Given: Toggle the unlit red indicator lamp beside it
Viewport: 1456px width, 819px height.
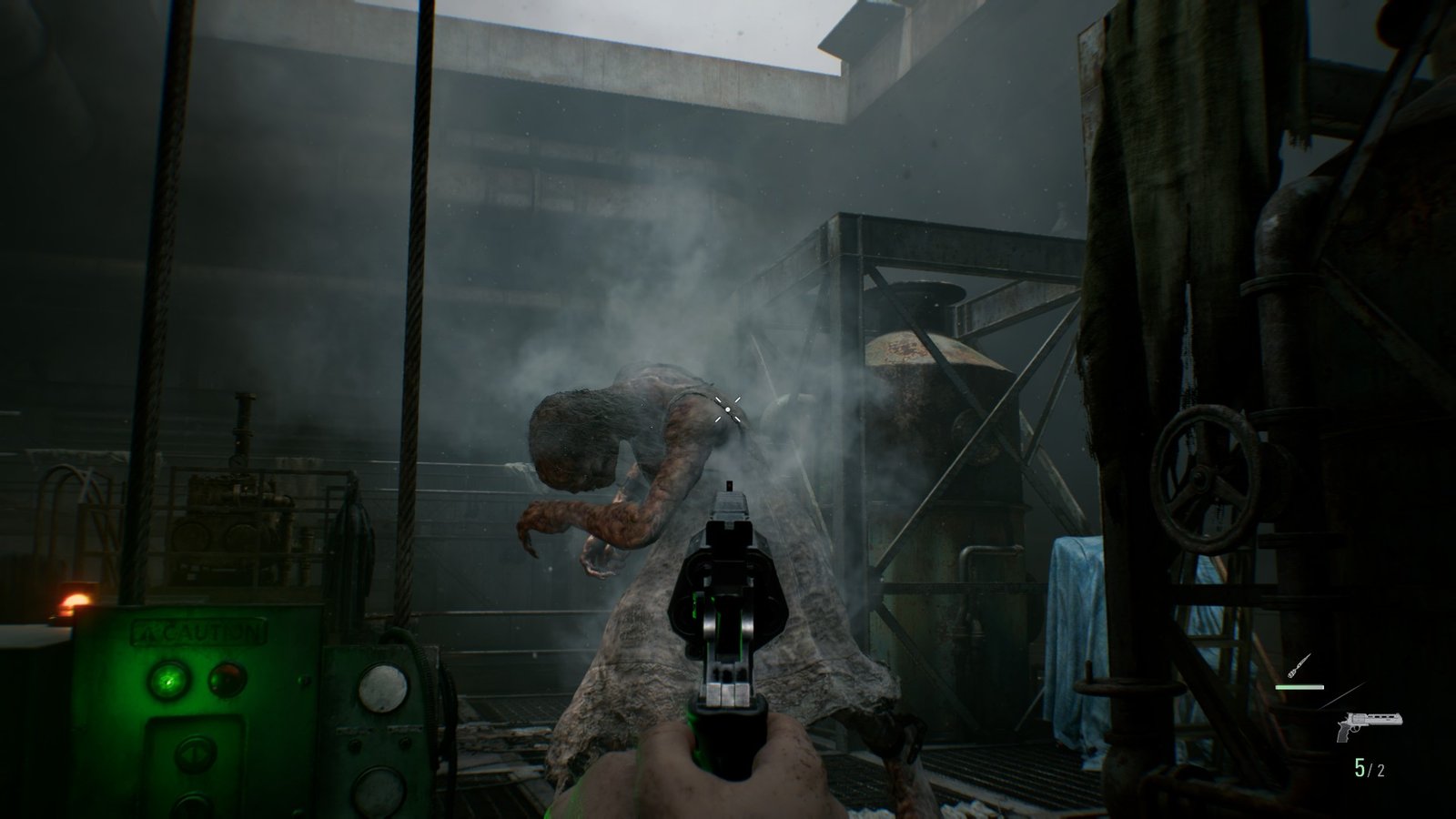Looking at the screenshot, I should point(226,678).
